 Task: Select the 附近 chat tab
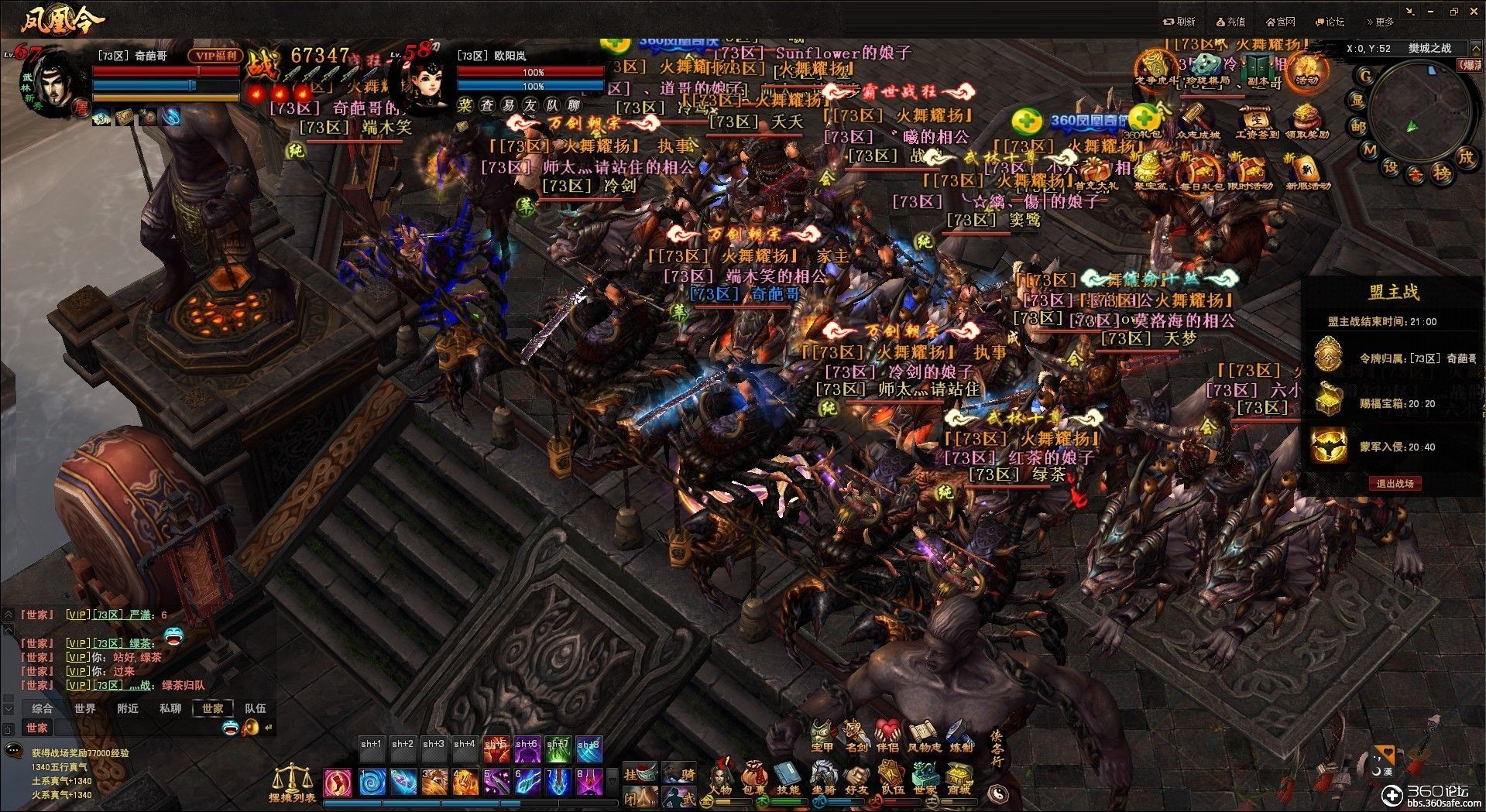tap(128, 708)
